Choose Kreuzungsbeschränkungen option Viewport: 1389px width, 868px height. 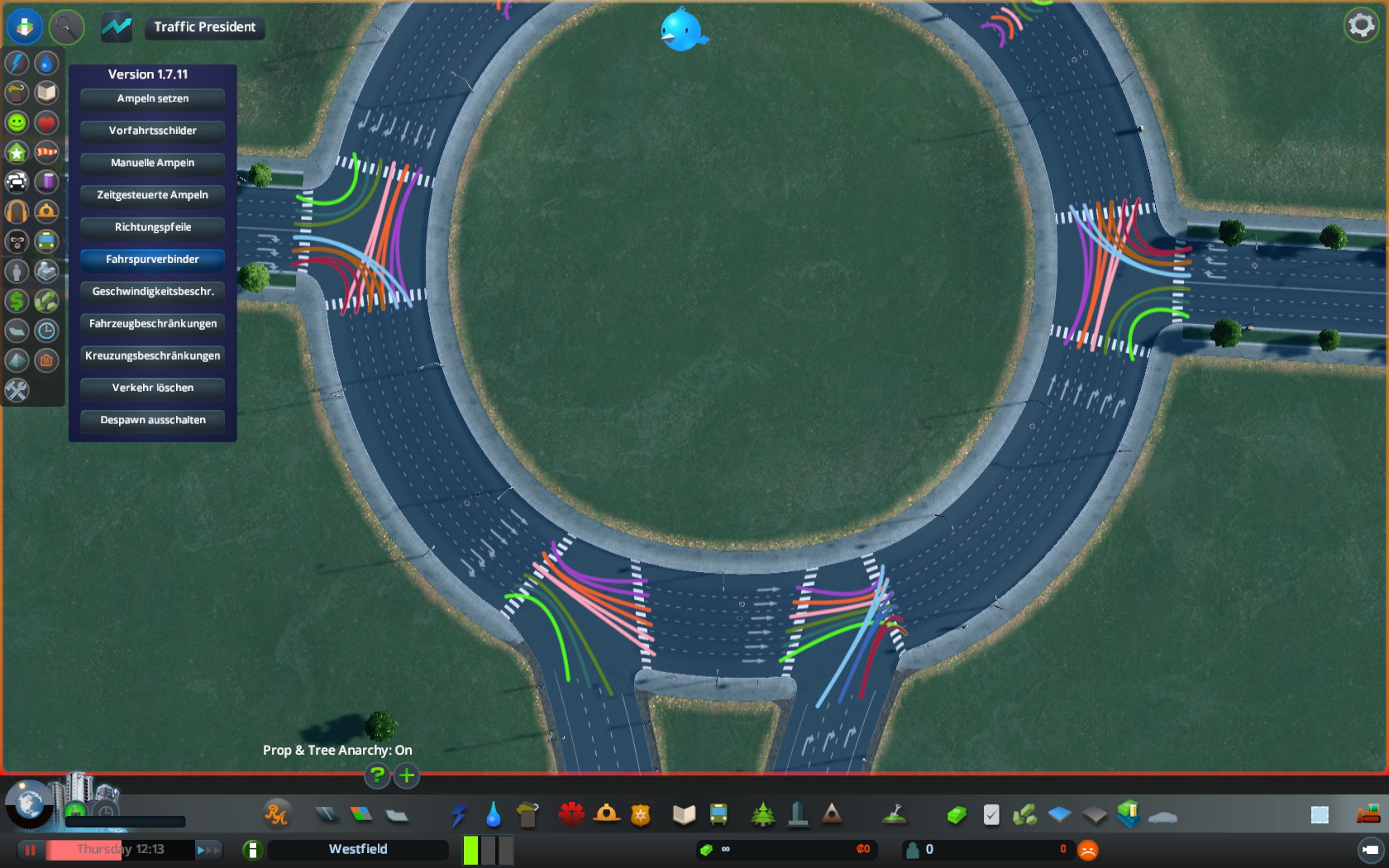pyautogui.click(x=153, y=356)
